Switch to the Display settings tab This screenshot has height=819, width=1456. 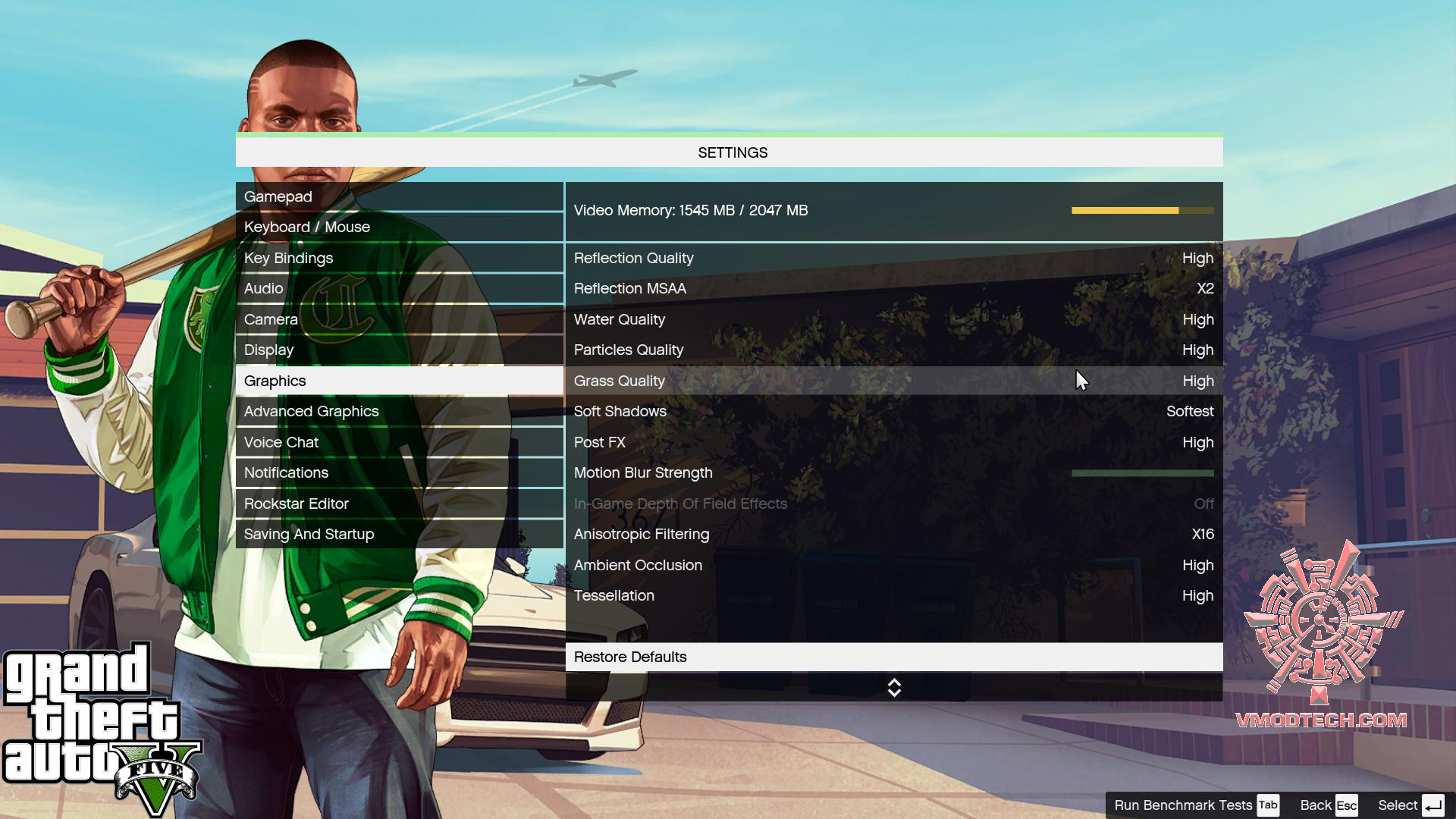tap(399, 350)
